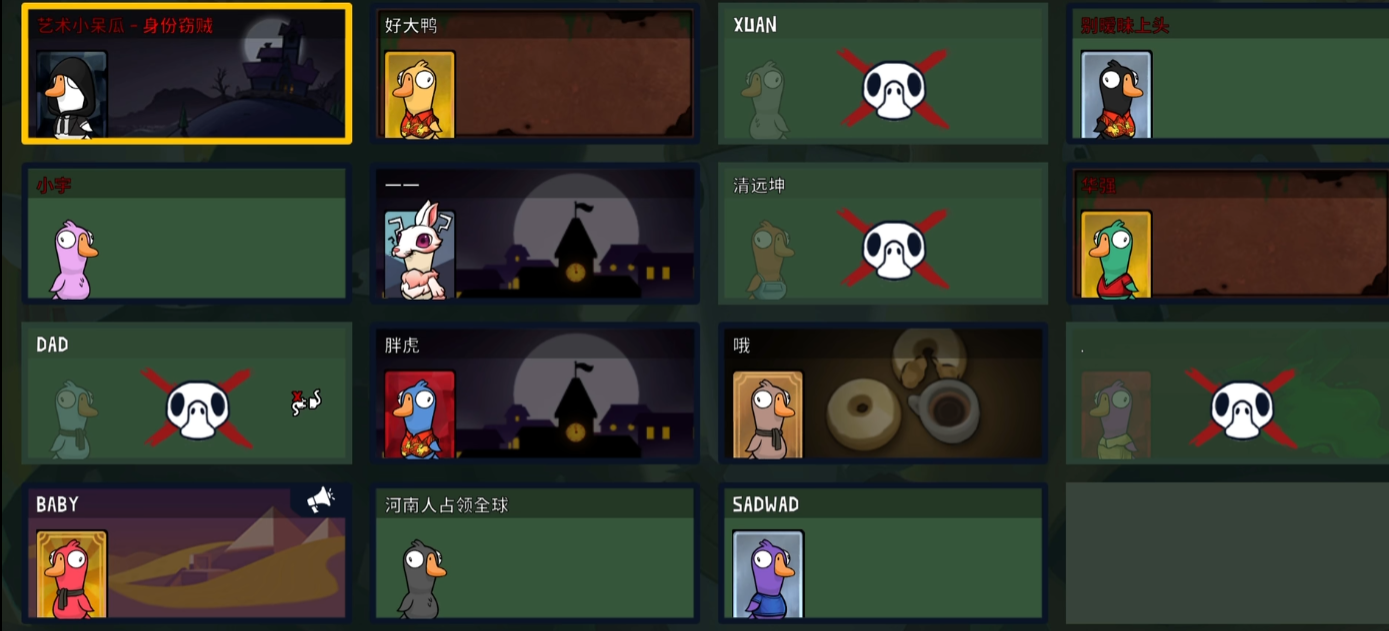Select the 艺术小呆瓜 player card

(x=187, y=74)
